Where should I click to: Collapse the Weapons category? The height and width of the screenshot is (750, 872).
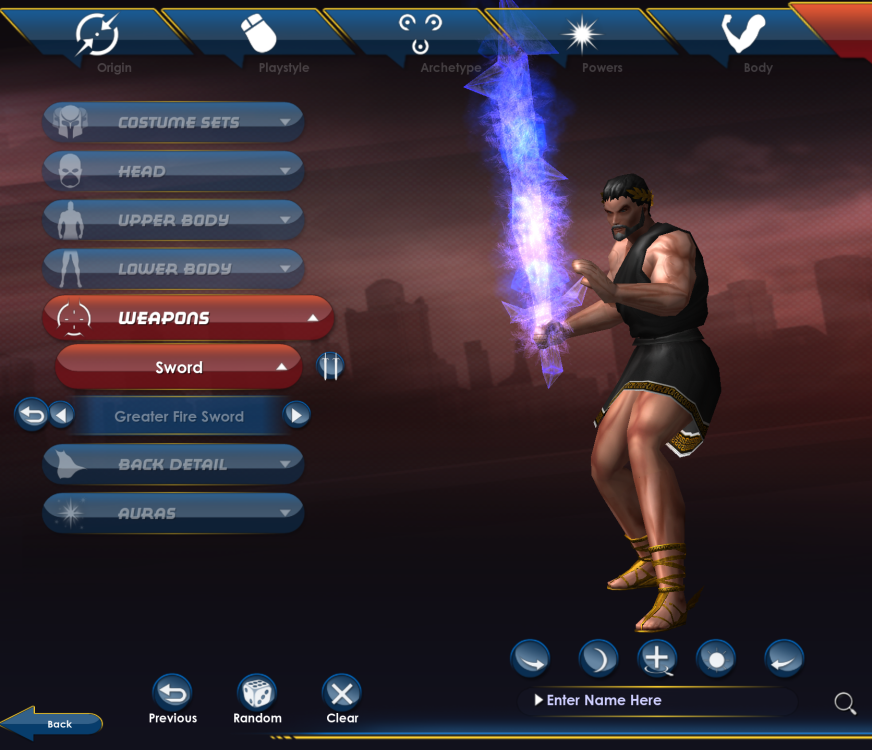(x=187, y=318)
